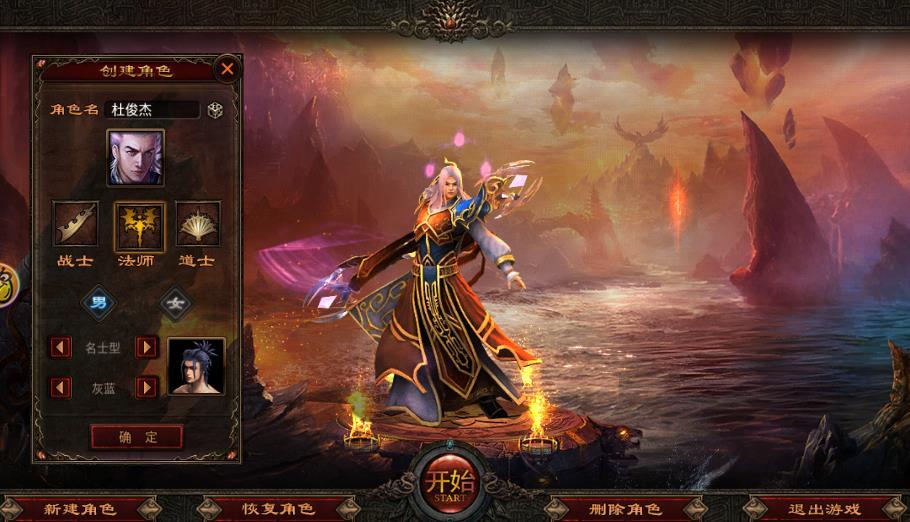Viewport: 910px width, 522px height.
Task: Choose the 恢复角色 restore character option
Action: (279, 509)
